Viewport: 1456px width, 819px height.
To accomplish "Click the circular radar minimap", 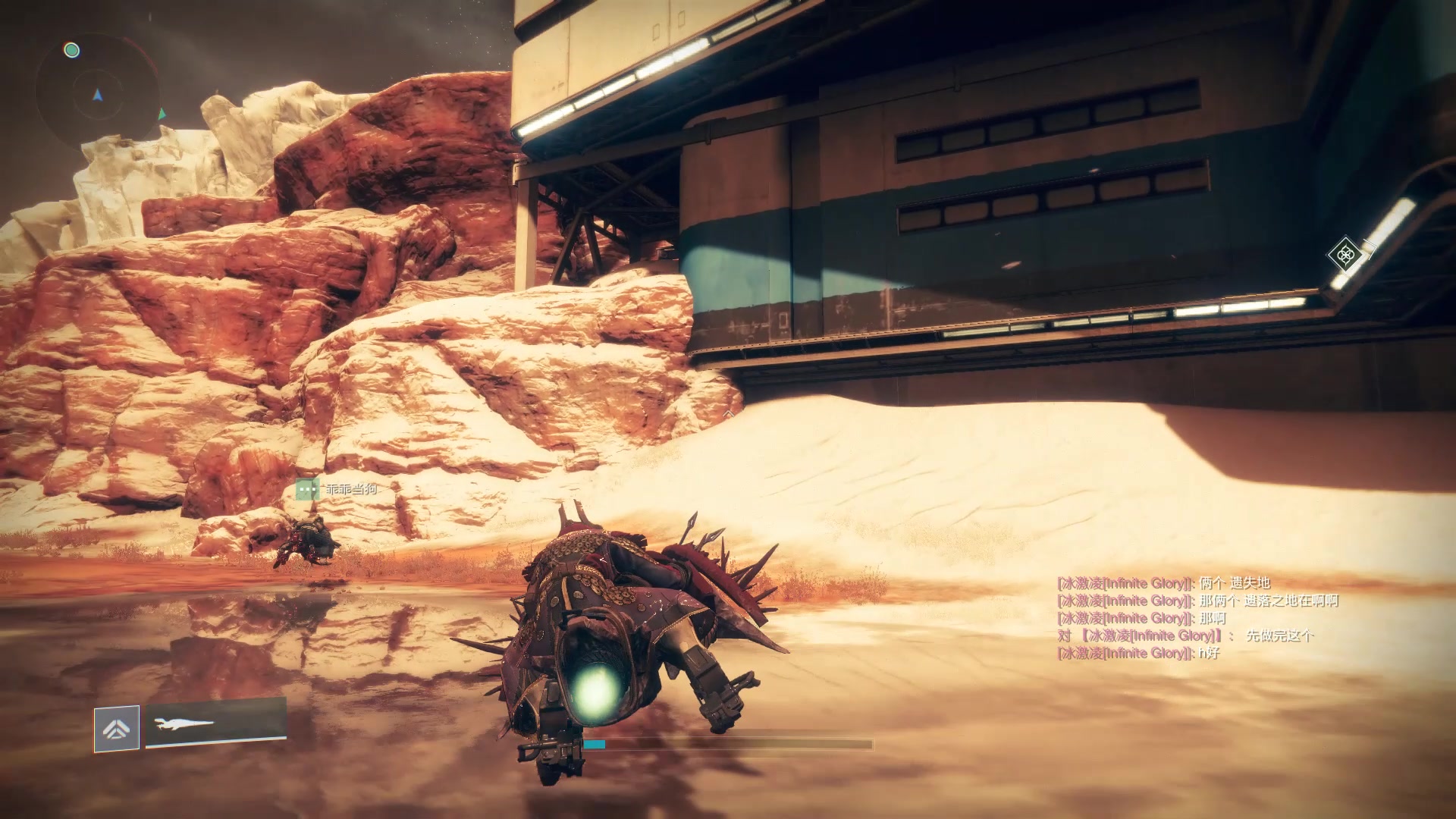I will click(x=97, y=95).
